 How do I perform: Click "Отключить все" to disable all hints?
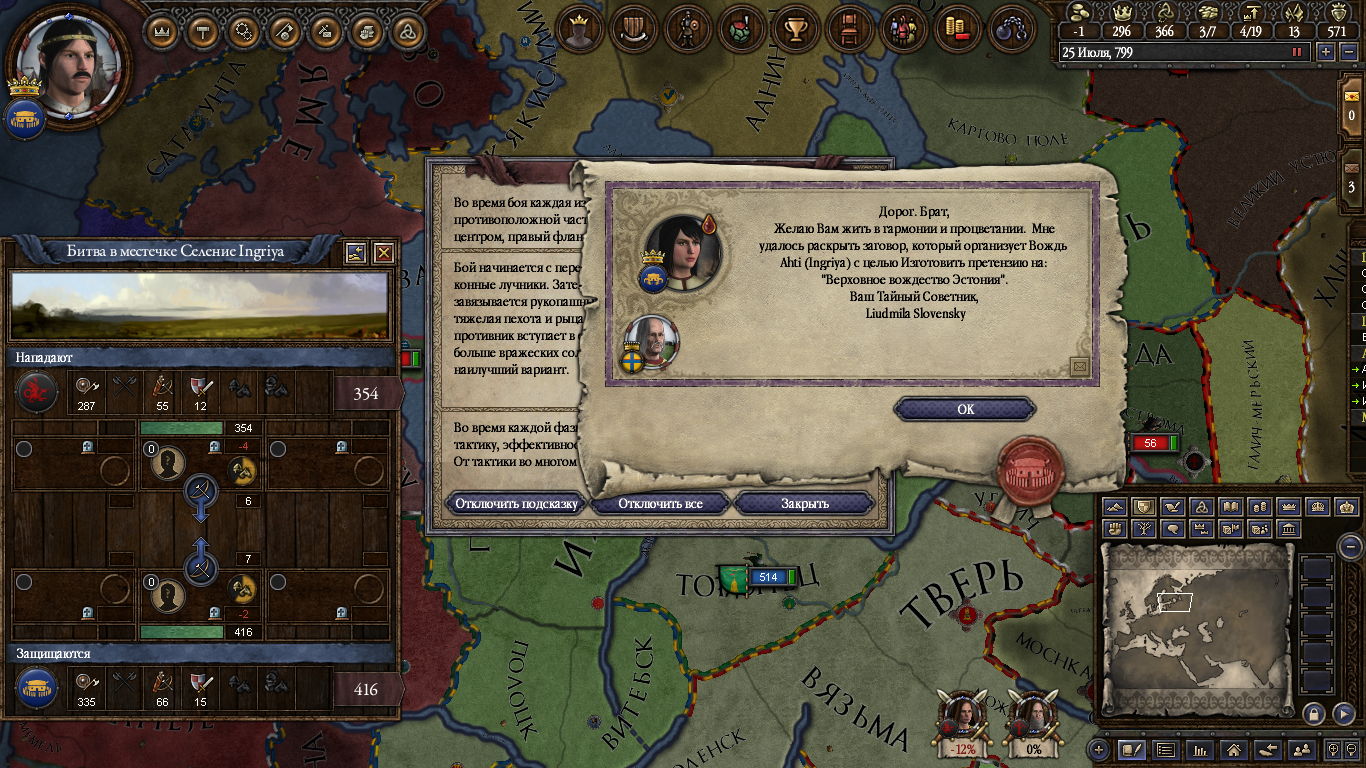coord(660,503)
